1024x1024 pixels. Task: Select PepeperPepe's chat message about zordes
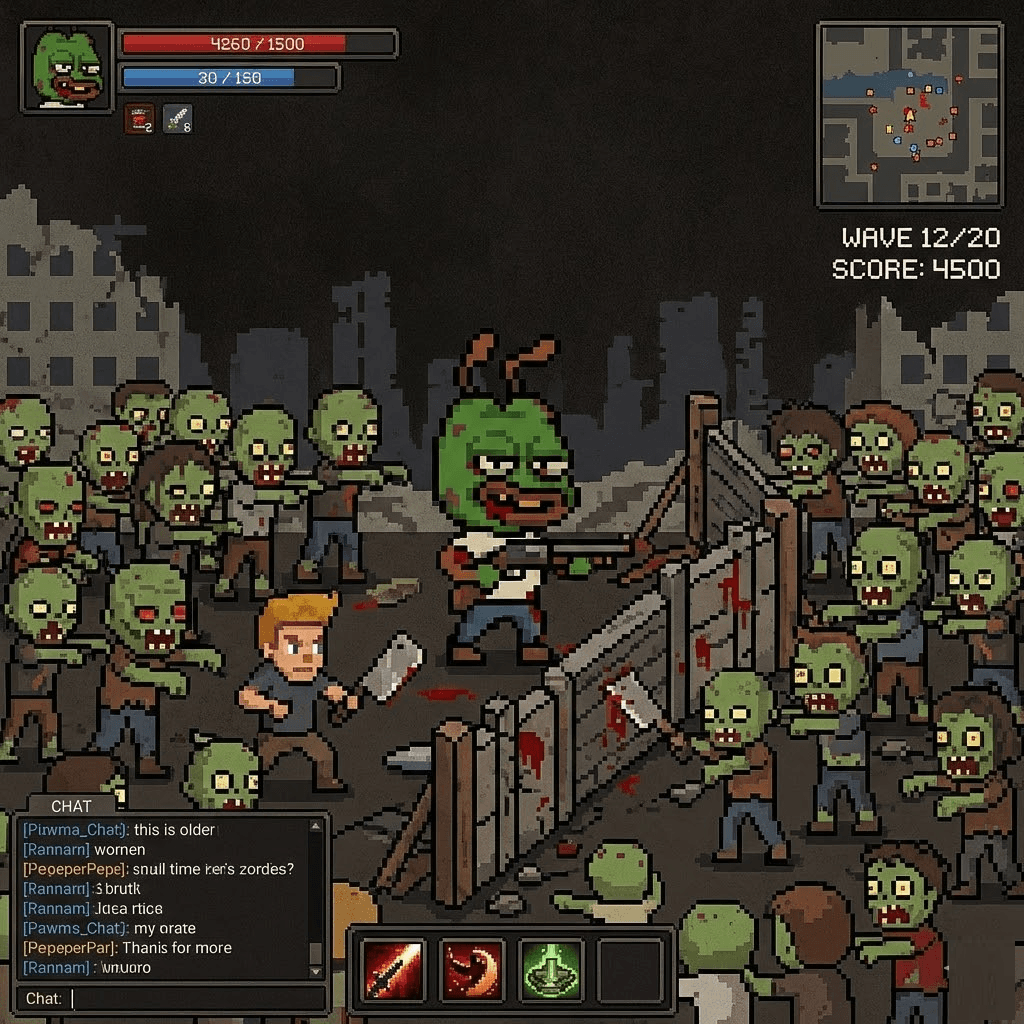(158, 869)
